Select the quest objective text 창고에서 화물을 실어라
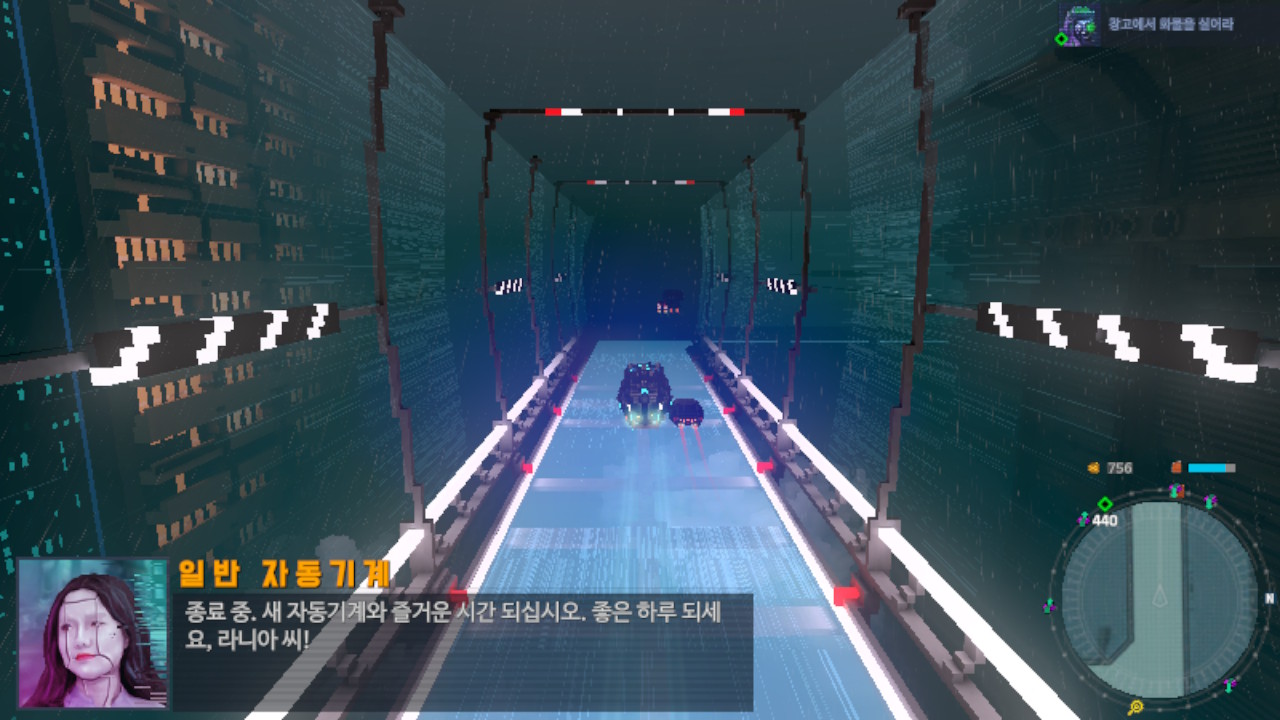 [1170, 22]
